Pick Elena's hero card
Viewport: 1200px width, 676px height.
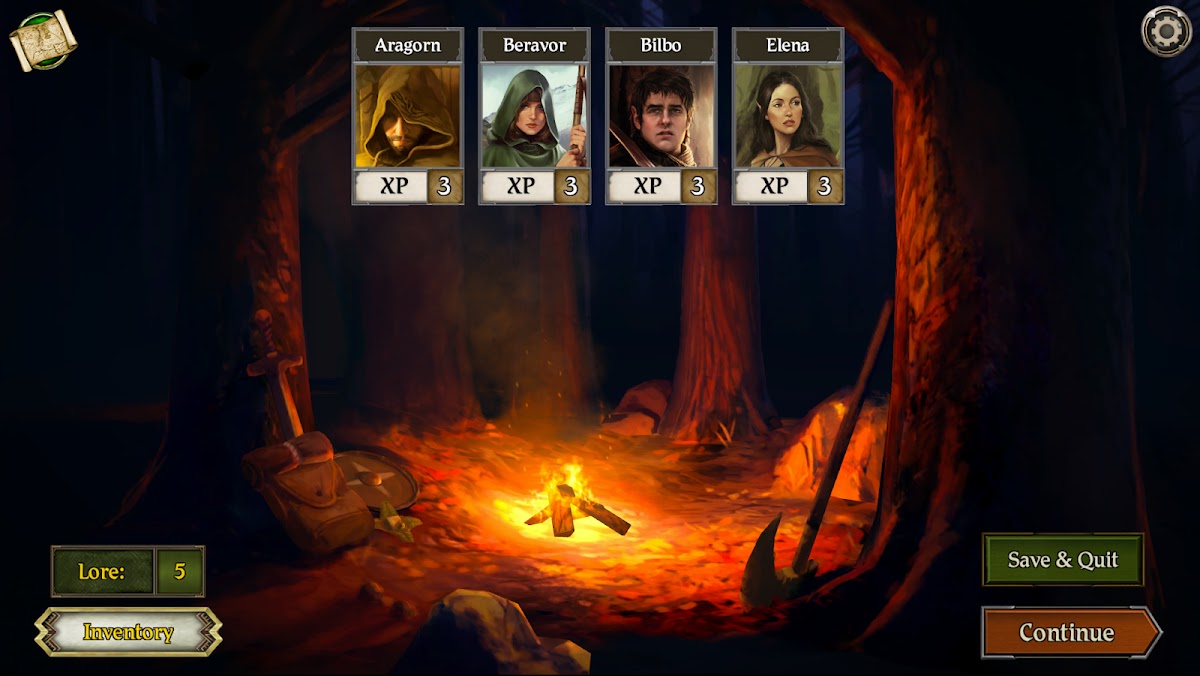point(788,116)
